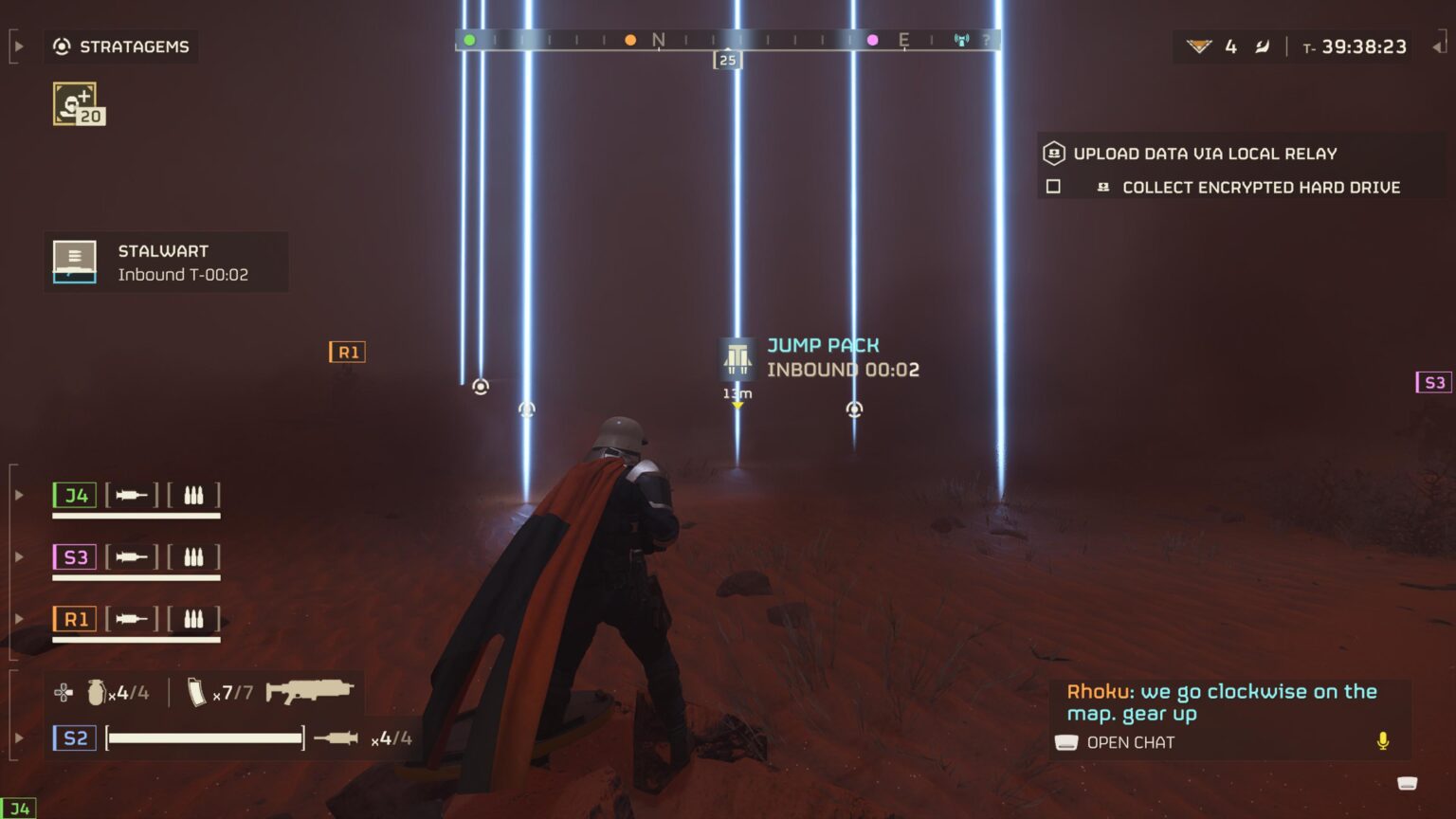This screenshot has width=1456, height=819.
Task: Select squad member S3 row
Action: (x=136, y=557)
